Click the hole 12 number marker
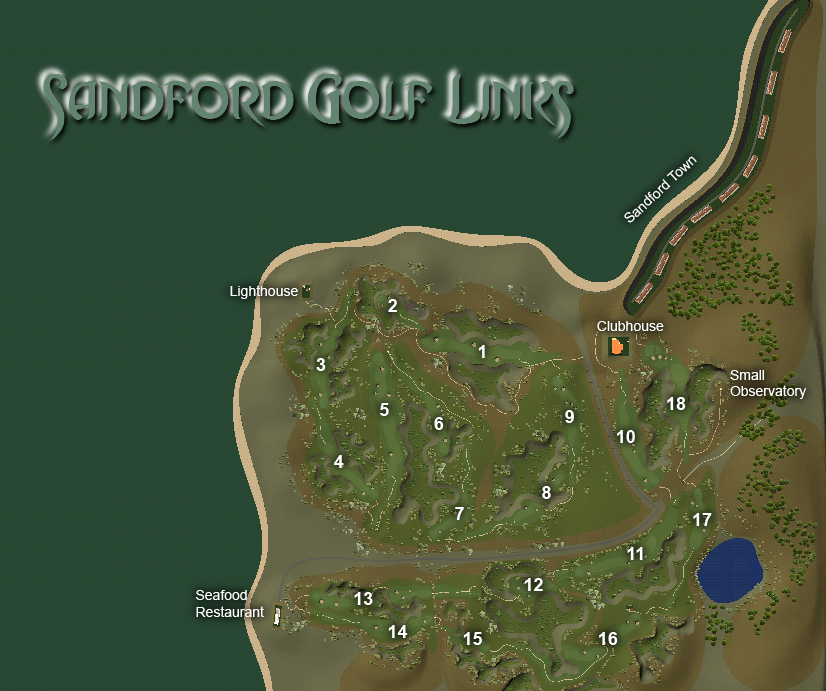 pos(534,585)
